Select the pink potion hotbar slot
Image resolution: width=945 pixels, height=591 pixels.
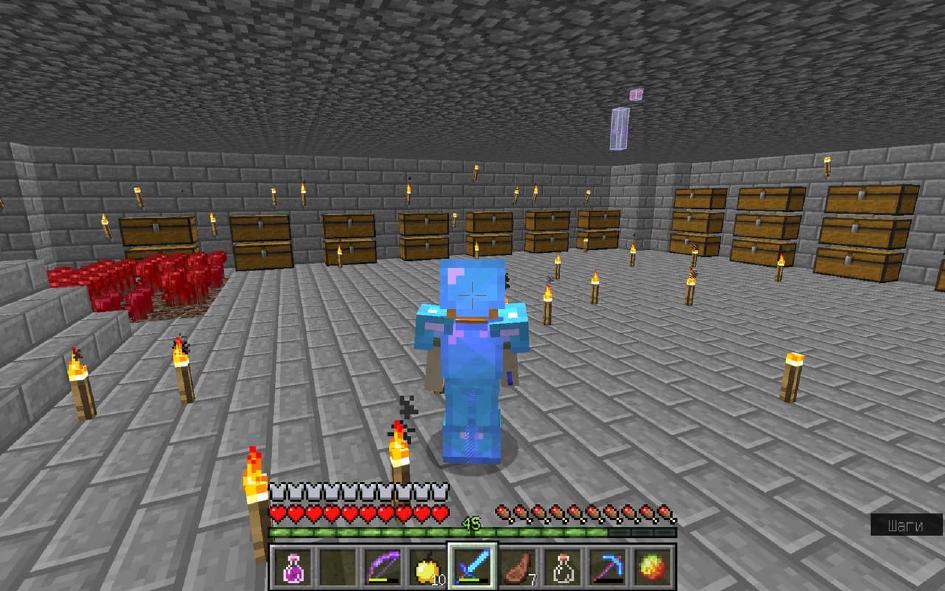pos(292,568)
